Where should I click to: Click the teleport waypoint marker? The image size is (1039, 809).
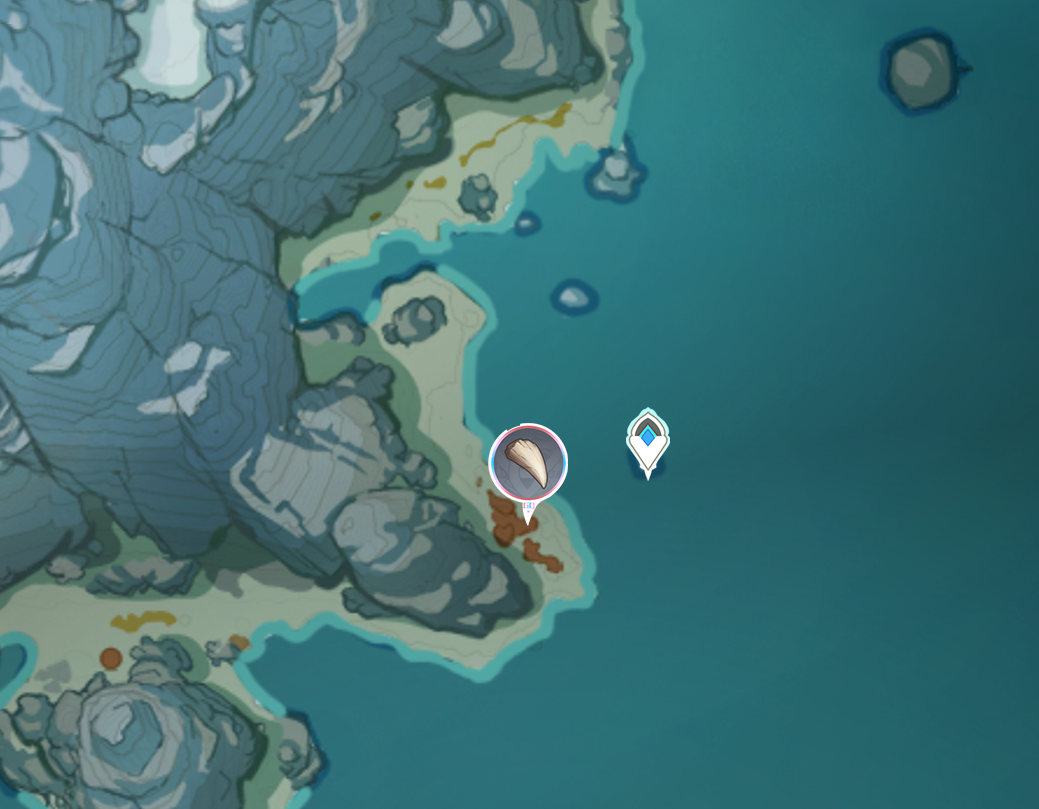click(648, 441)
